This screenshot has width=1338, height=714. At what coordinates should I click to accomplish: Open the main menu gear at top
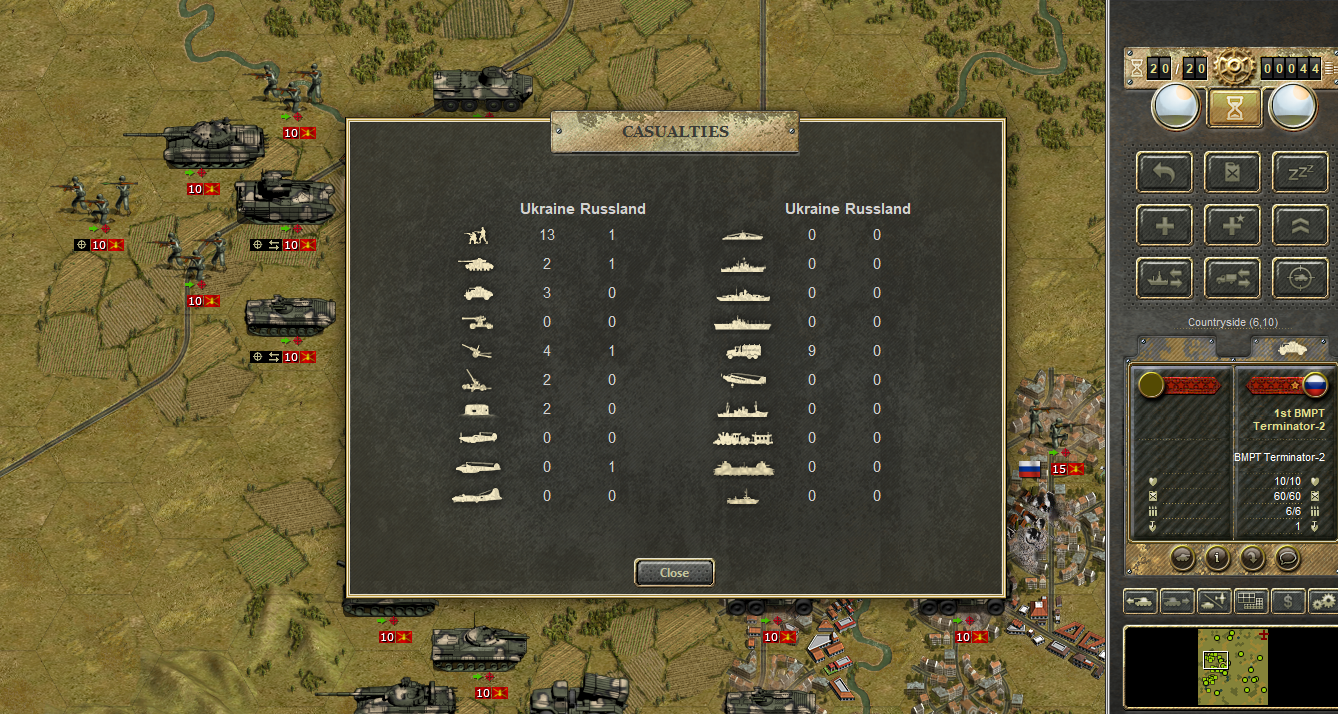point(1234,67)
